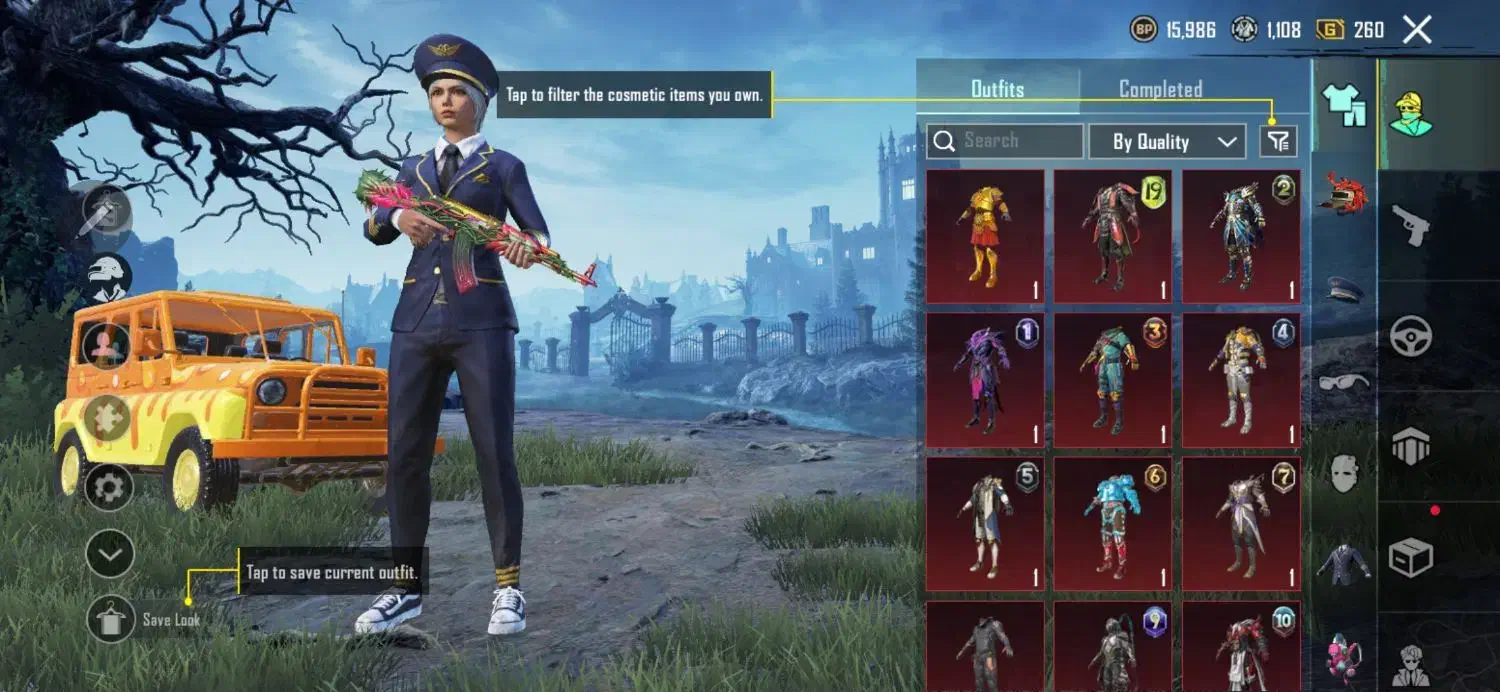Open the weapon skins pistol category

pos(1410,227)
